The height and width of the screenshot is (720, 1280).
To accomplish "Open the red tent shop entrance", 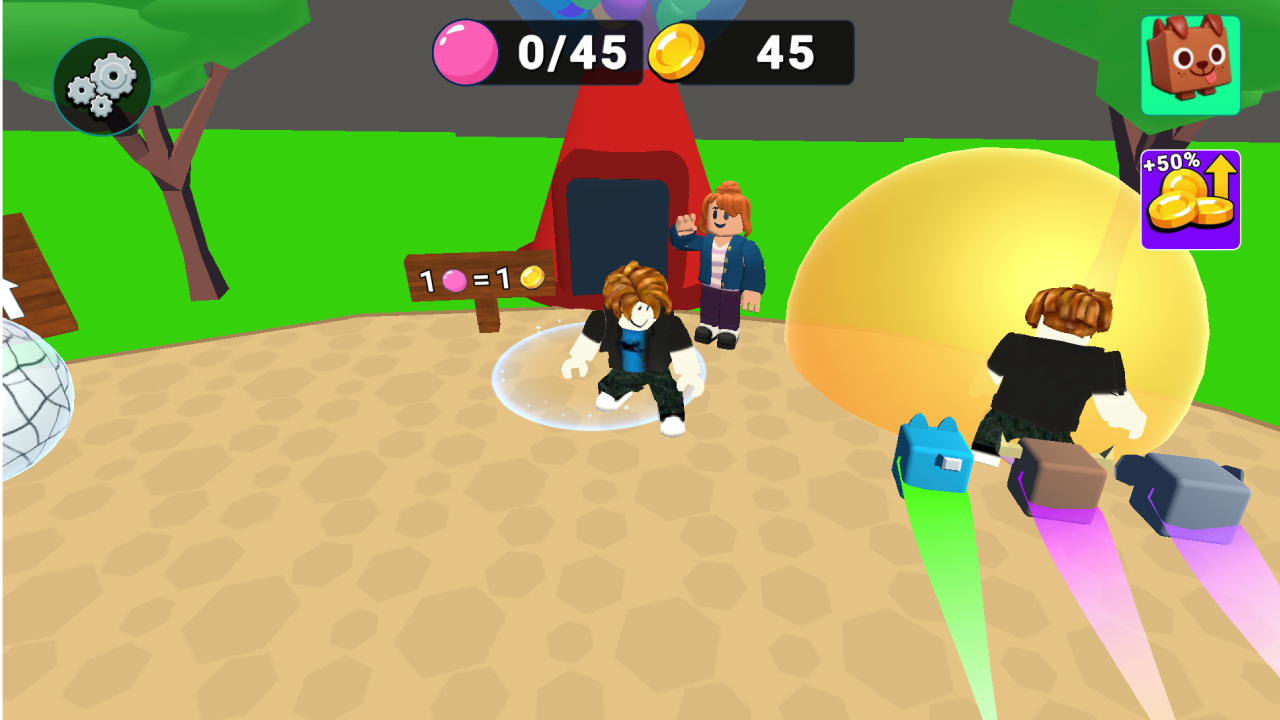I will 620,220.
